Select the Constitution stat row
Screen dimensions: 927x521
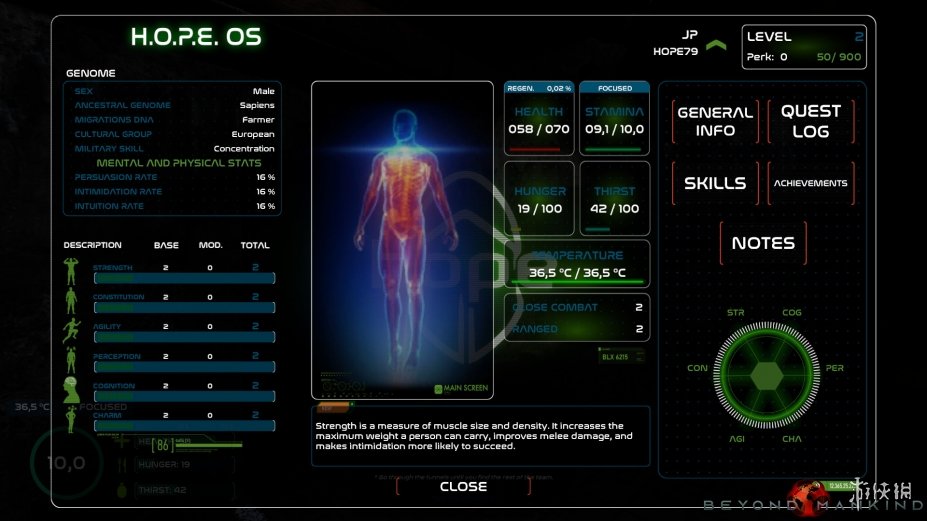(169, 302)
